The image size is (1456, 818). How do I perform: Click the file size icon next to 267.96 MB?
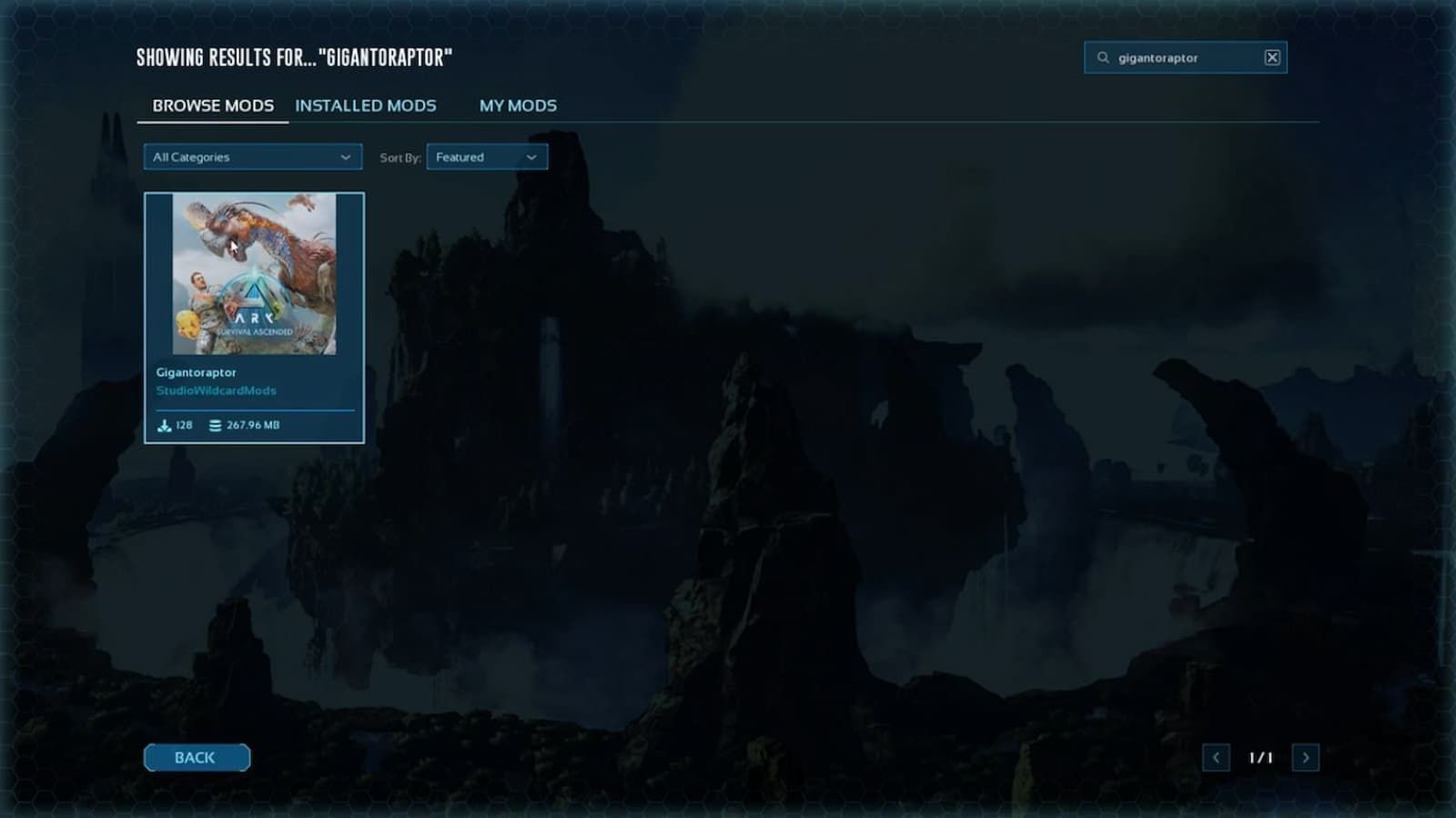pyautogui.click(x=215, y=424)
